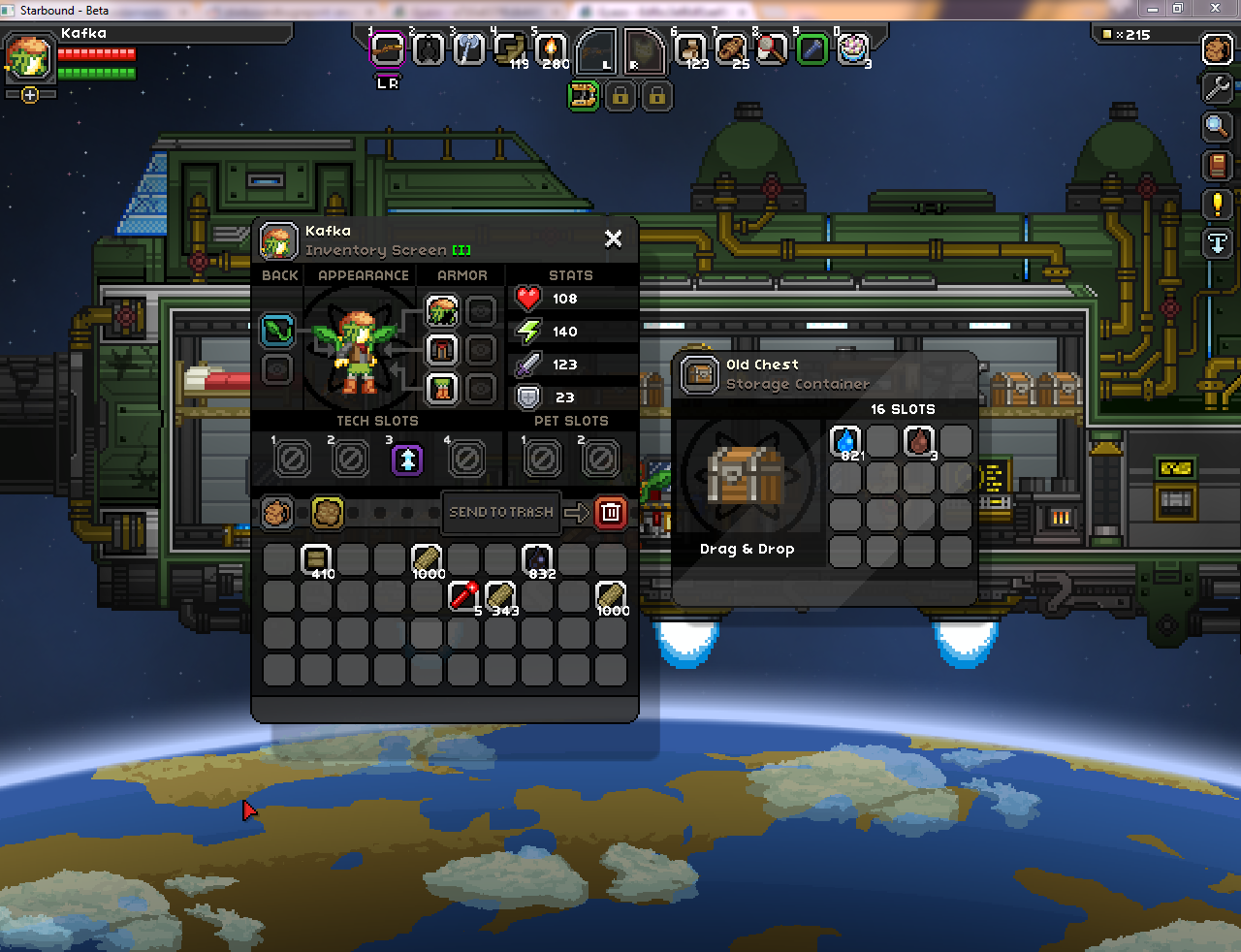Click the beam down teleport icon
The width and height of the screenshot is (1241, 952).
pyautogui.click(x=1217, y=243)
